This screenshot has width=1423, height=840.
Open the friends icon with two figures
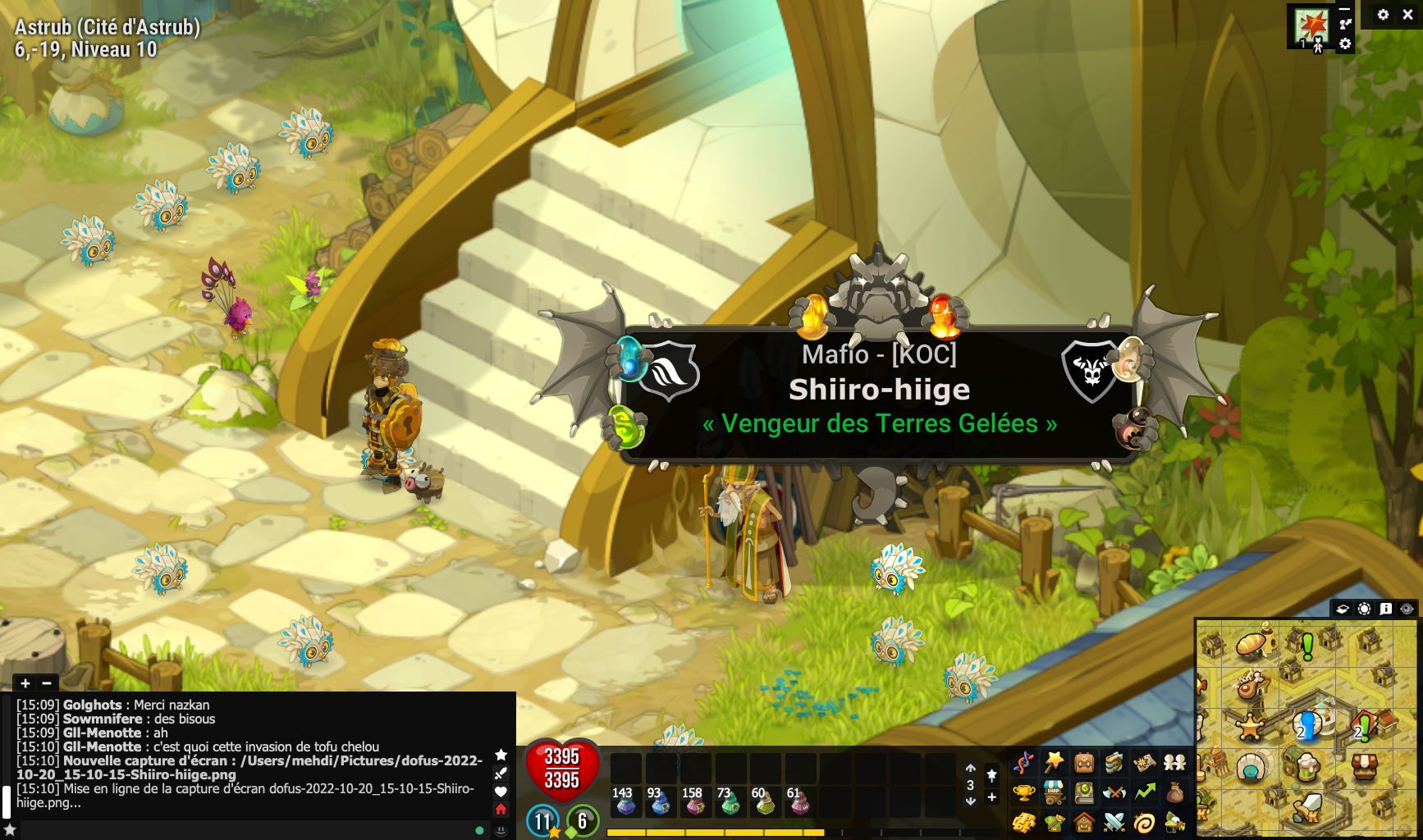[x=1174, y=763]
